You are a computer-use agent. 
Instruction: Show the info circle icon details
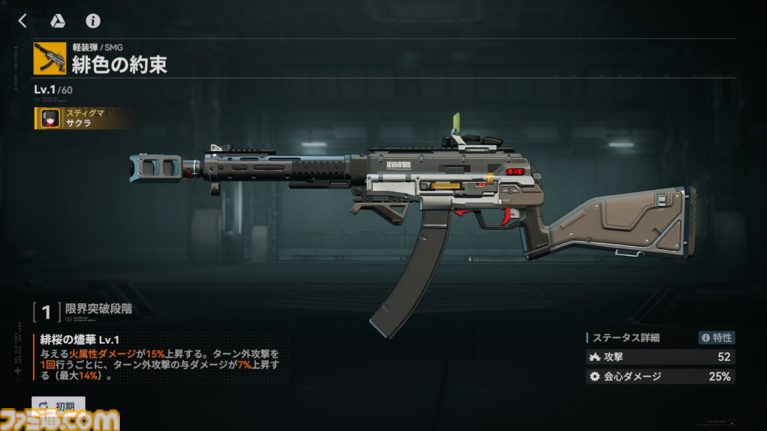pos(92,20)
